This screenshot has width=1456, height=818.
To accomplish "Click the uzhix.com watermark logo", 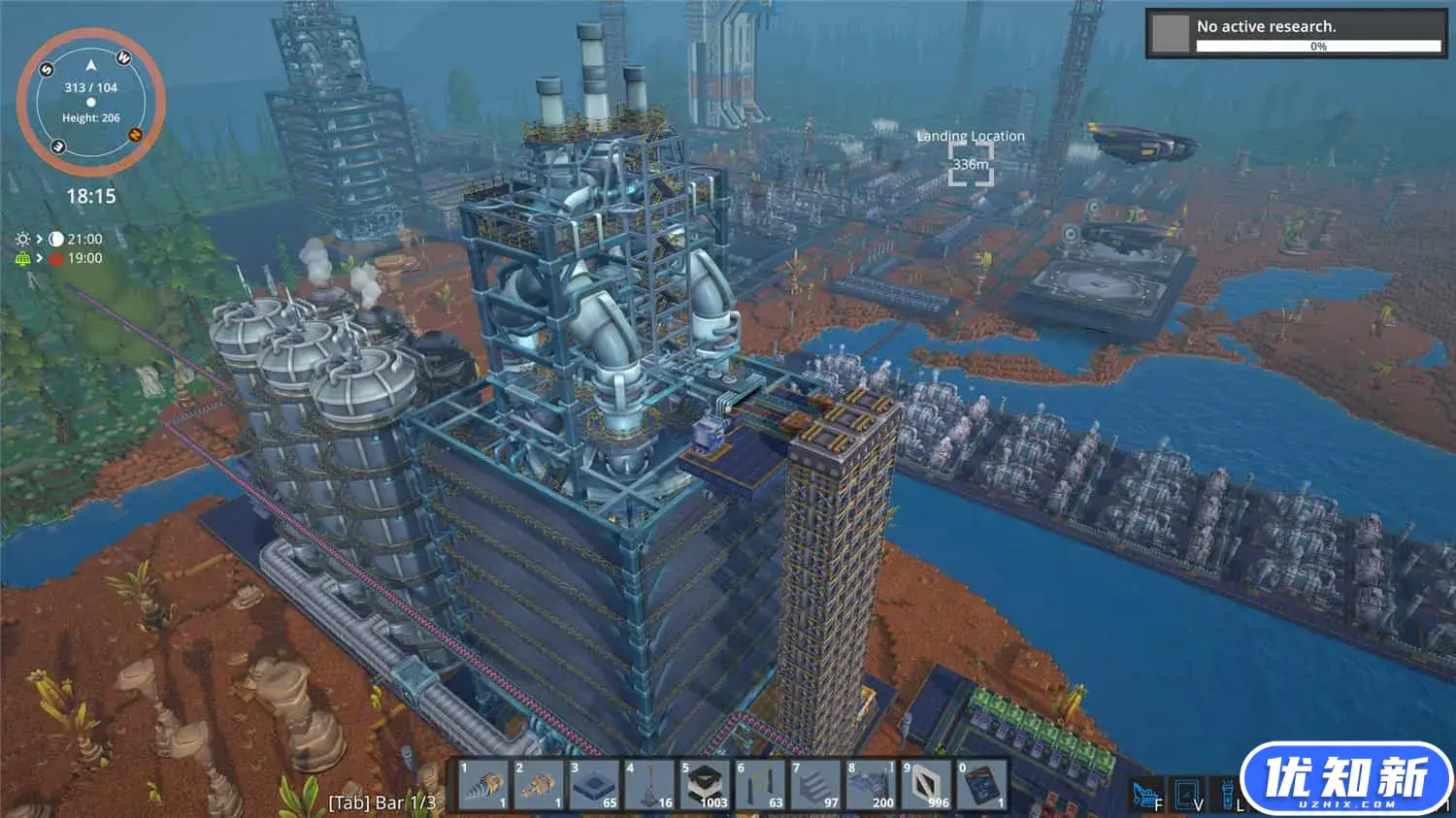I will tap(1345, 780).
